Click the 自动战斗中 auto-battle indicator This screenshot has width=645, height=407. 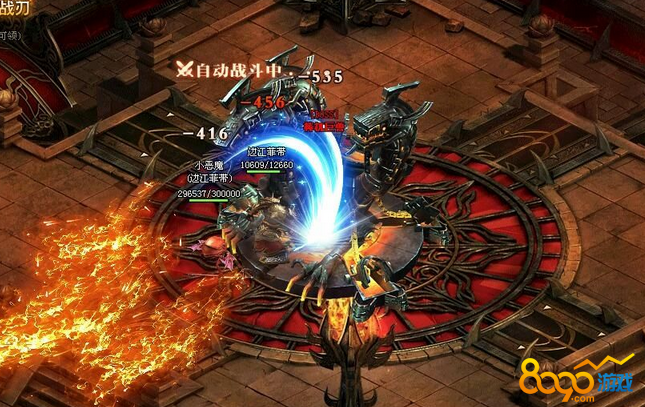click(234, 70)
